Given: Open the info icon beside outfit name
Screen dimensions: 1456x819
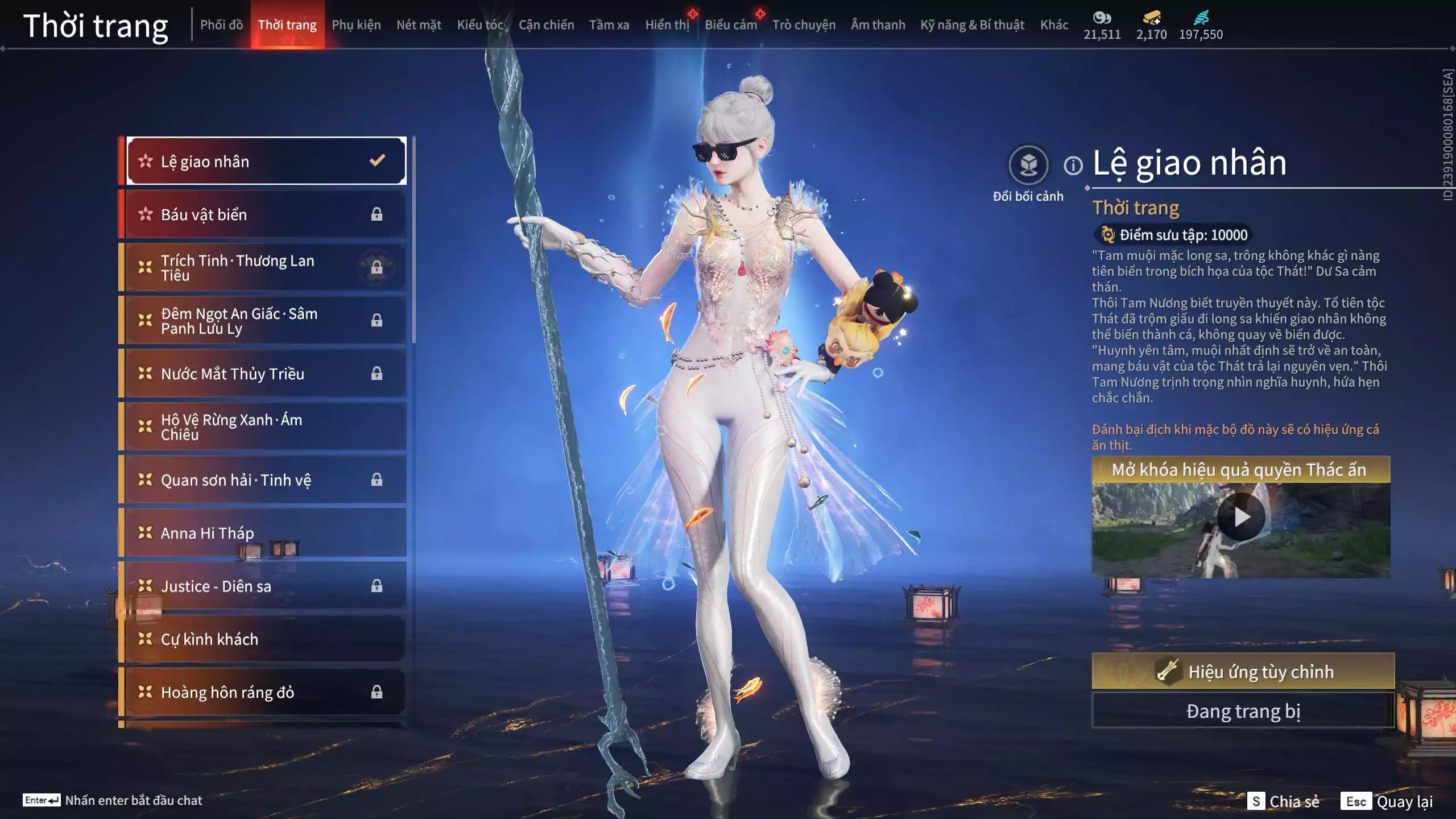Looking at the screenshot, I should click(x=1073, y=166).
